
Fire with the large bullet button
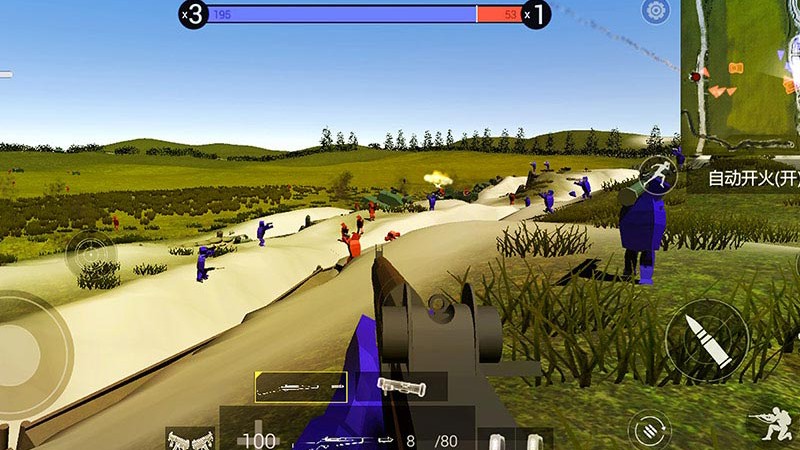pos(706,341)
